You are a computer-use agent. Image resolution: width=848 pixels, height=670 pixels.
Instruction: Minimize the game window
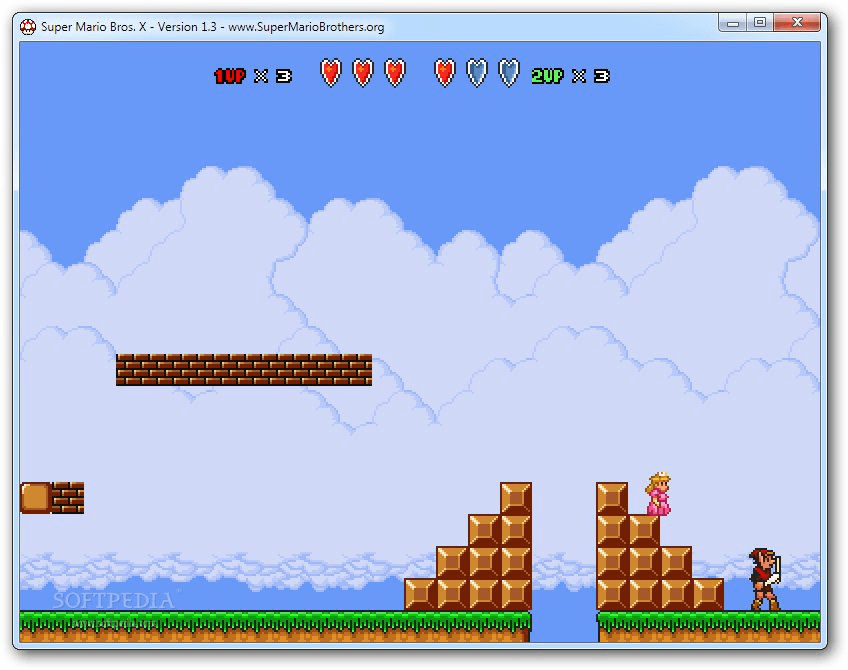coord(733,22)
